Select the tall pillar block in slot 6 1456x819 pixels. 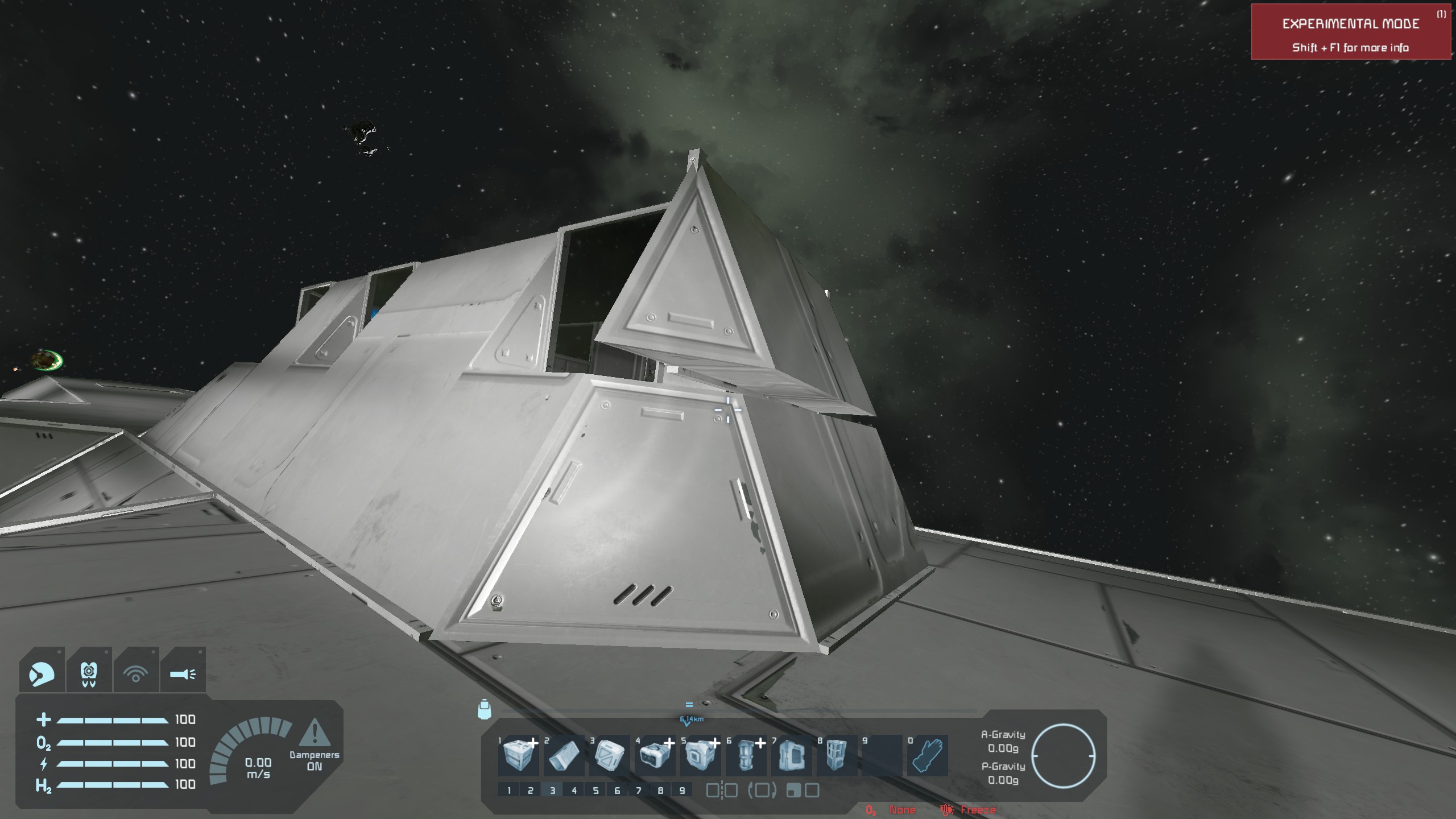point(745,755)
